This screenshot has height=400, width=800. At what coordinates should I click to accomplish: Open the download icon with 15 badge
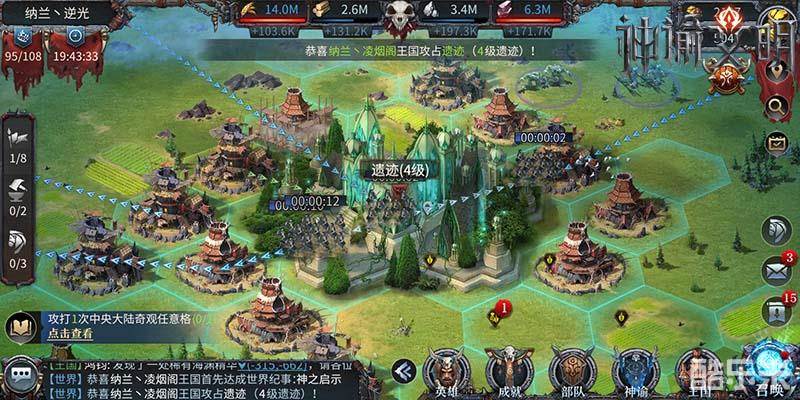(x=776, y=310)
